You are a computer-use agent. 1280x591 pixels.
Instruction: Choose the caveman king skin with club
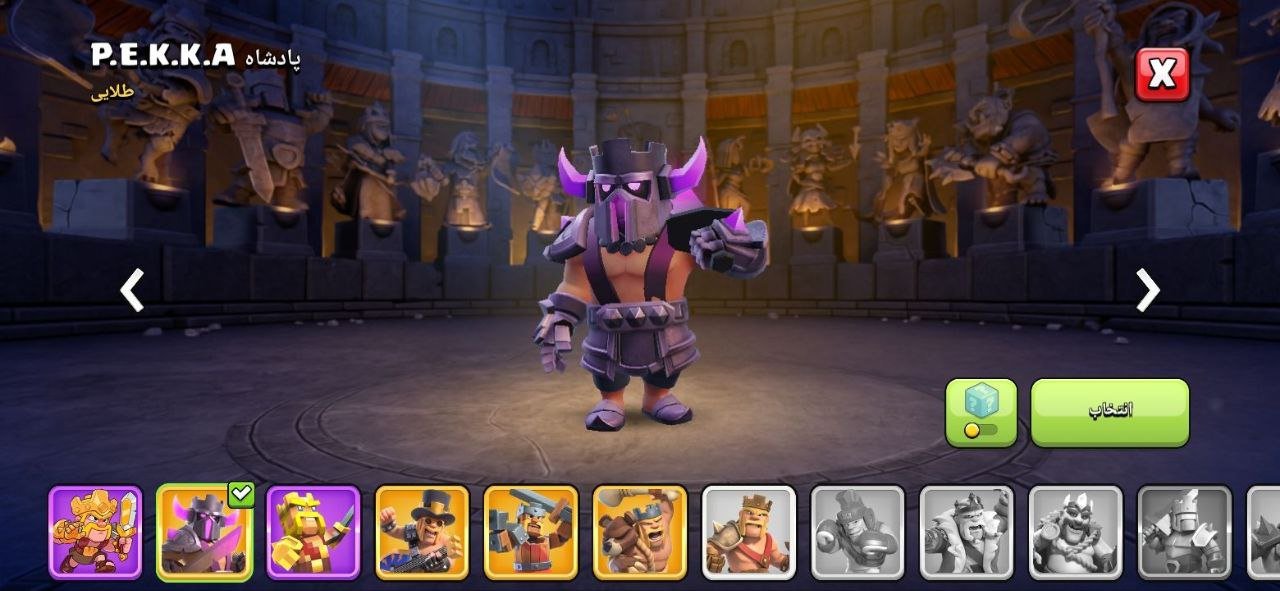pos(640,532)
